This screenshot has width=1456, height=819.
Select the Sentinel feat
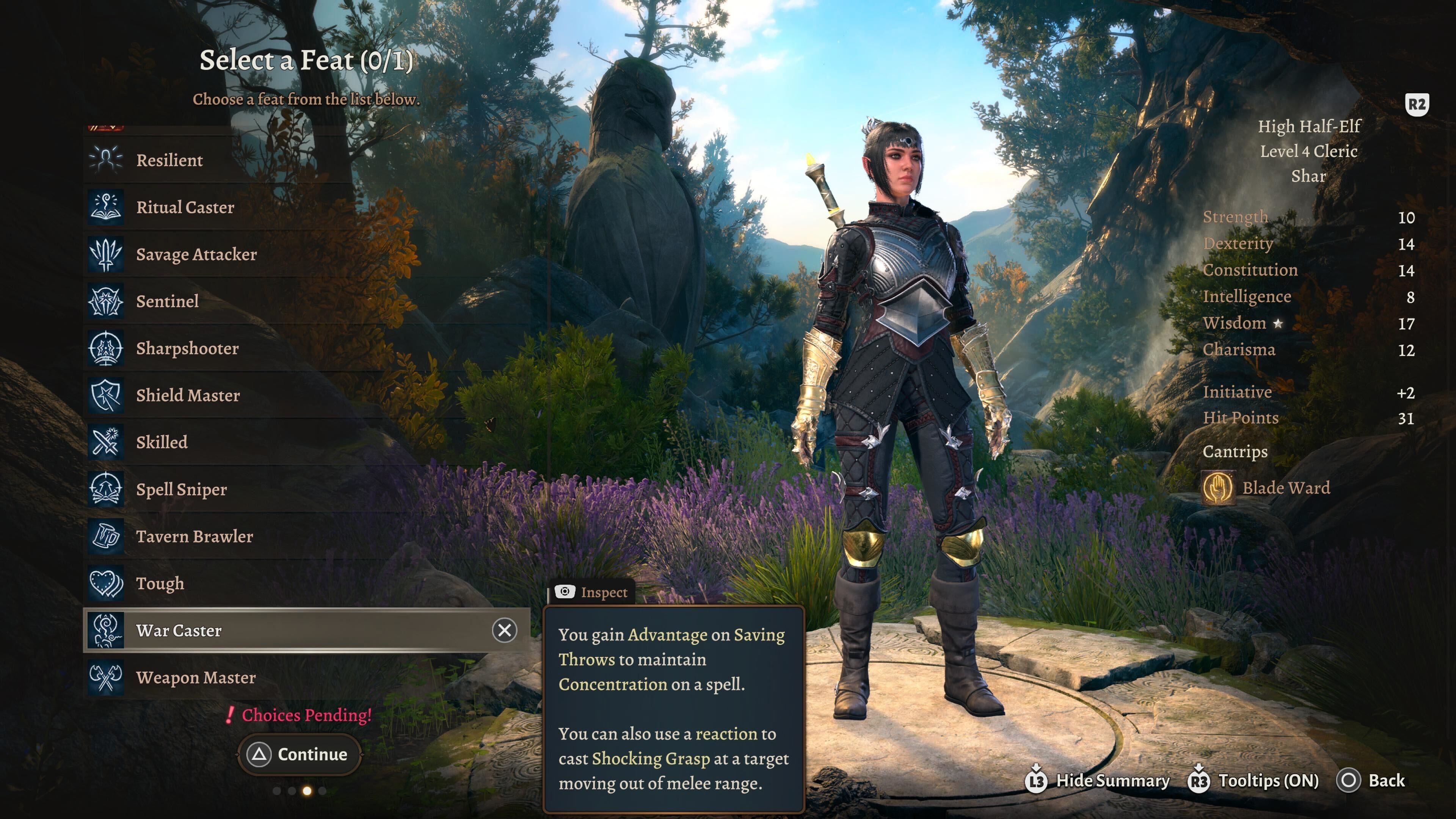(167, 301)
